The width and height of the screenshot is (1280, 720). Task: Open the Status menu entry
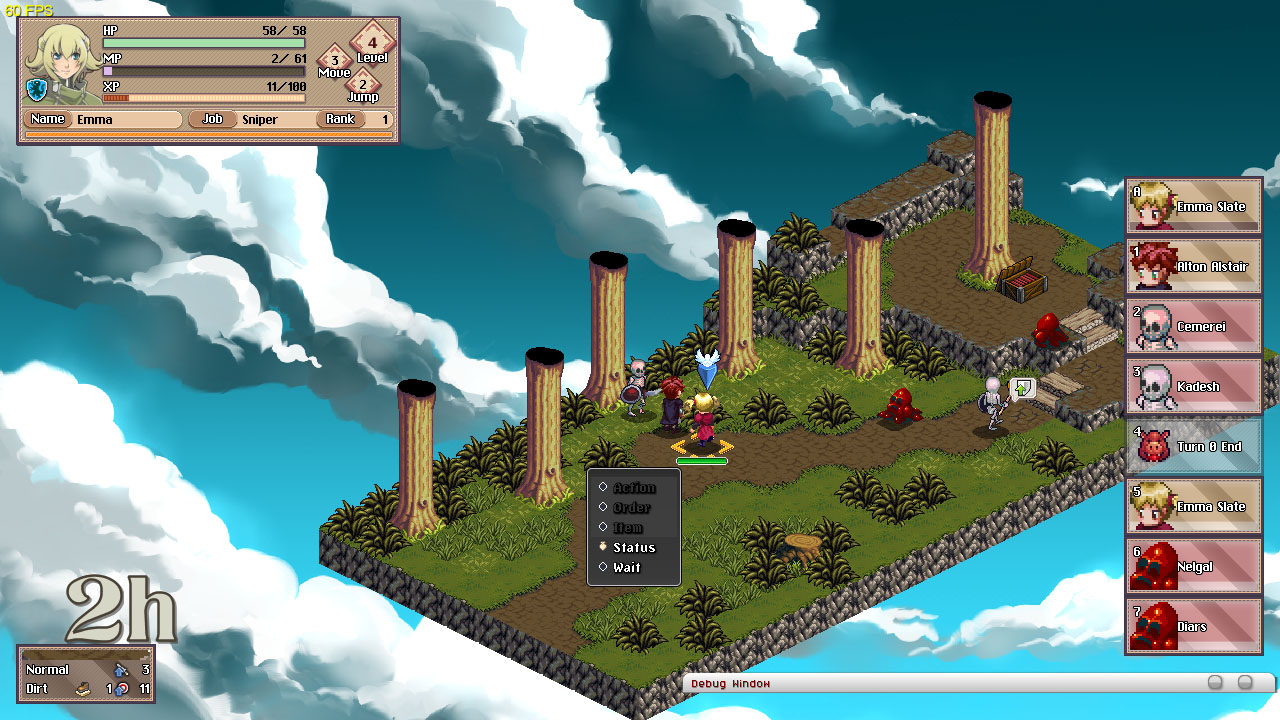pyautogui.click(x=634, y=548)
